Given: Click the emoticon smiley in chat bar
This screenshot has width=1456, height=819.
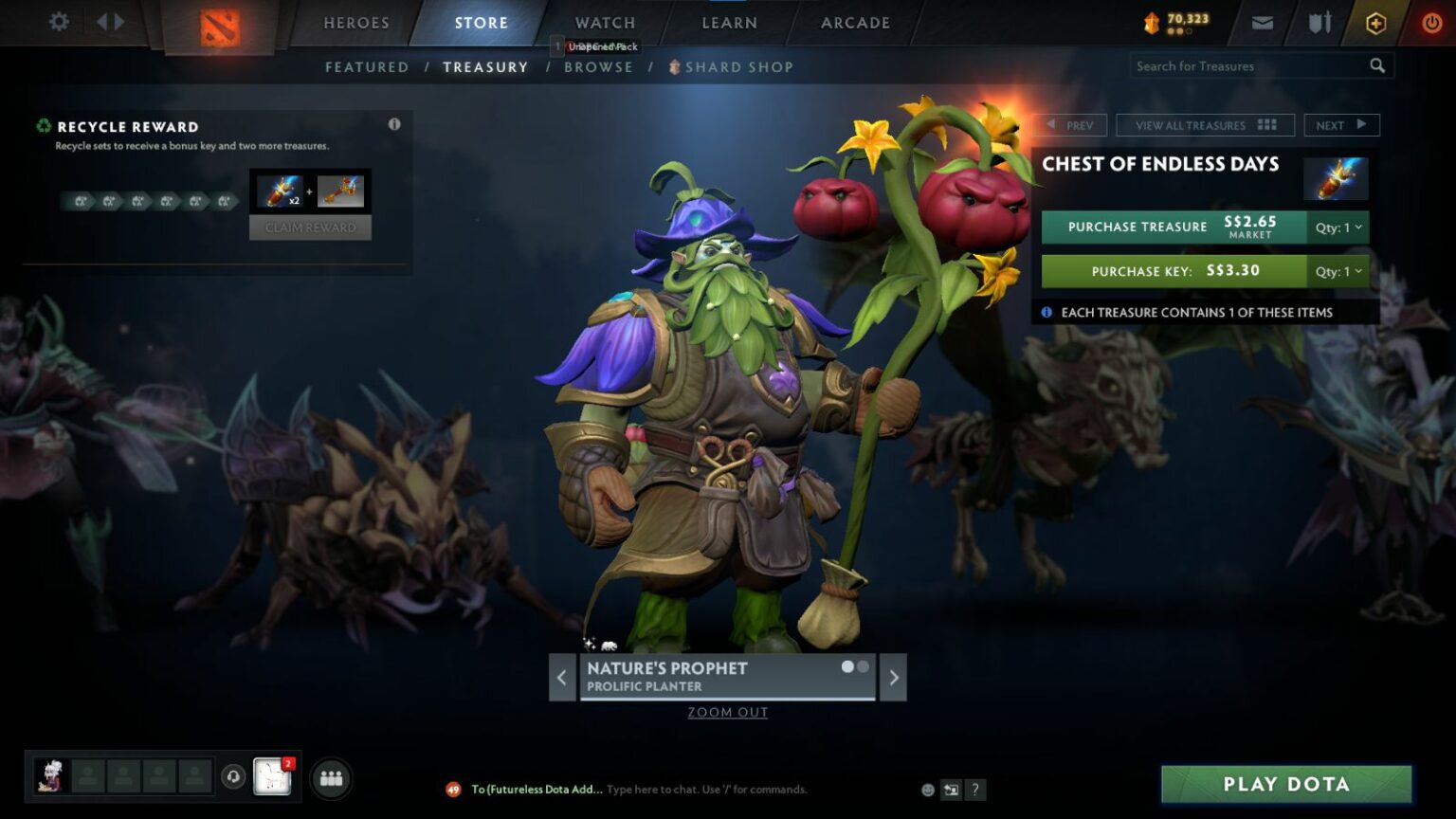Looking at the screenshot, I should (926, 790).
